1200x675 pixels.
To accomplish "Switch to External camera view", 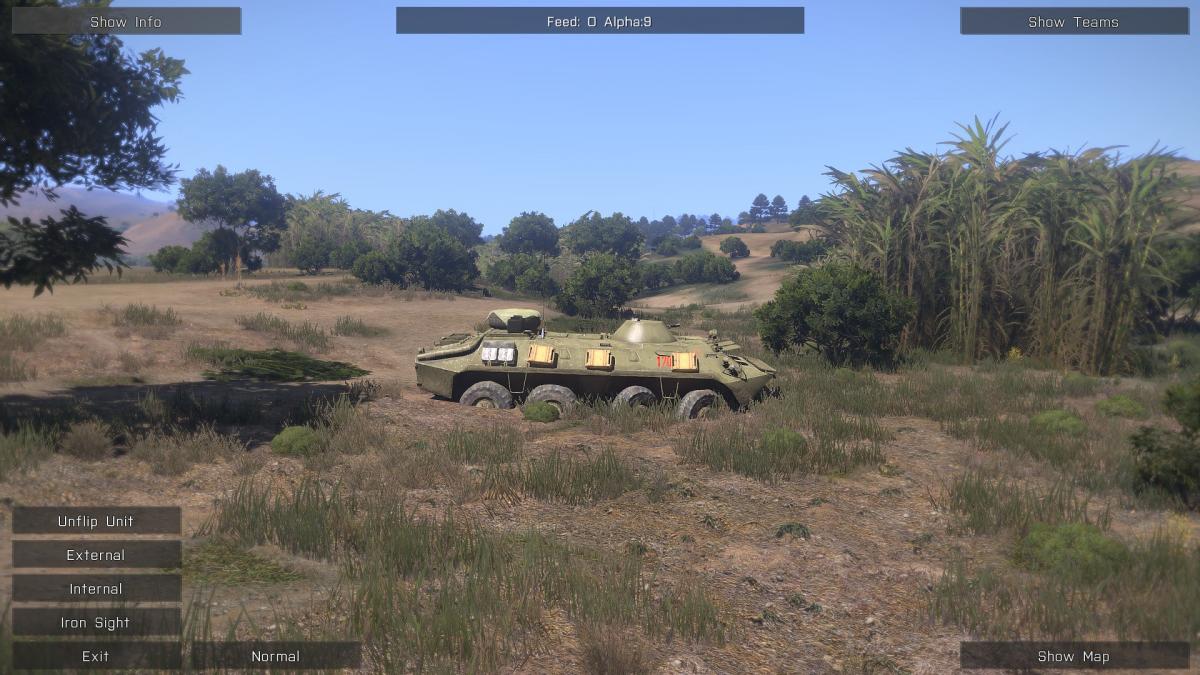I will 96,555.
